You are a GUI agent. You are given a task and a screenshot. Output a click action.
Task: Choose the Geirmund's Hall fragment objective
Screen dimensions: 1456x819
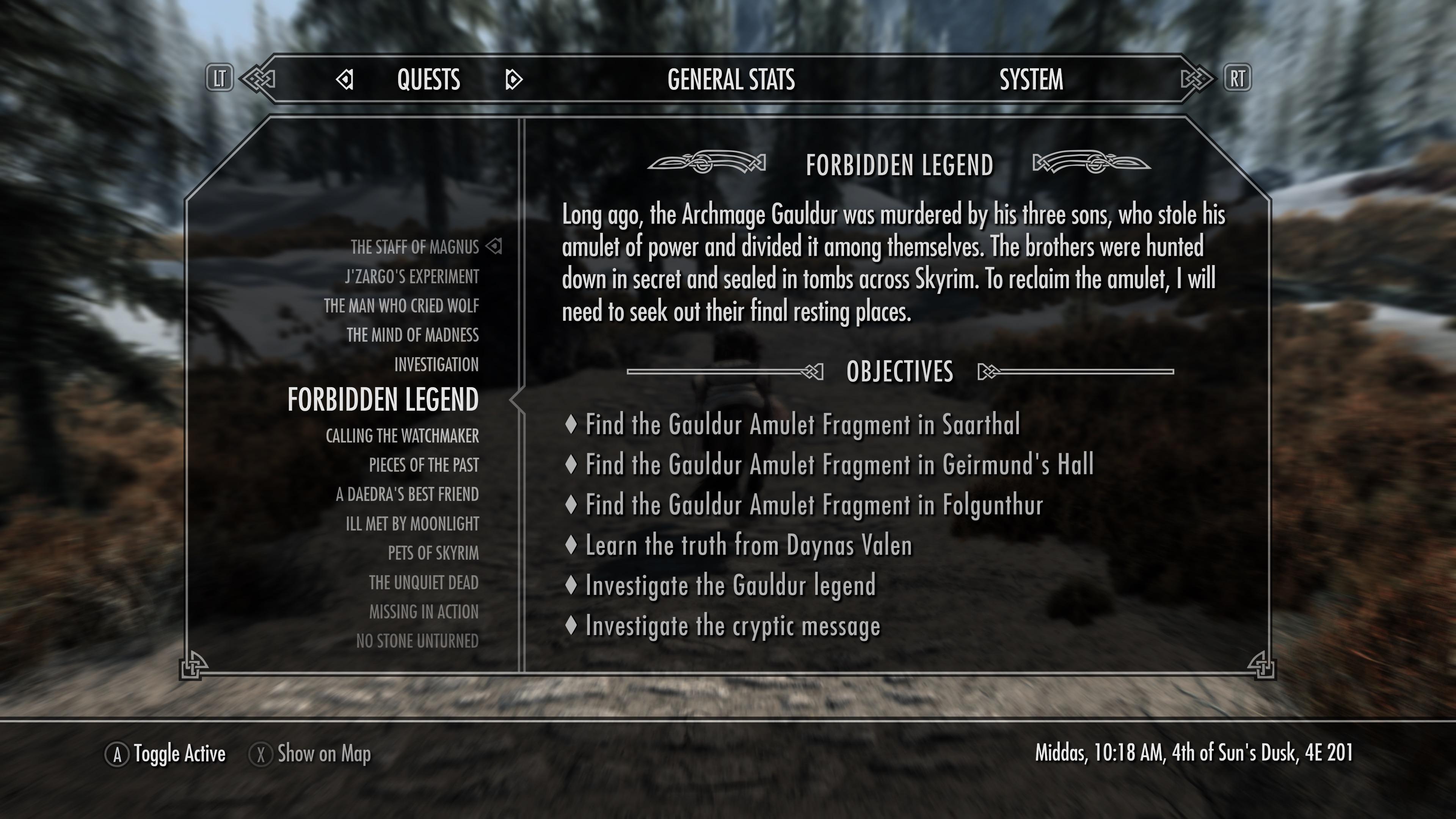pos(839,465)
